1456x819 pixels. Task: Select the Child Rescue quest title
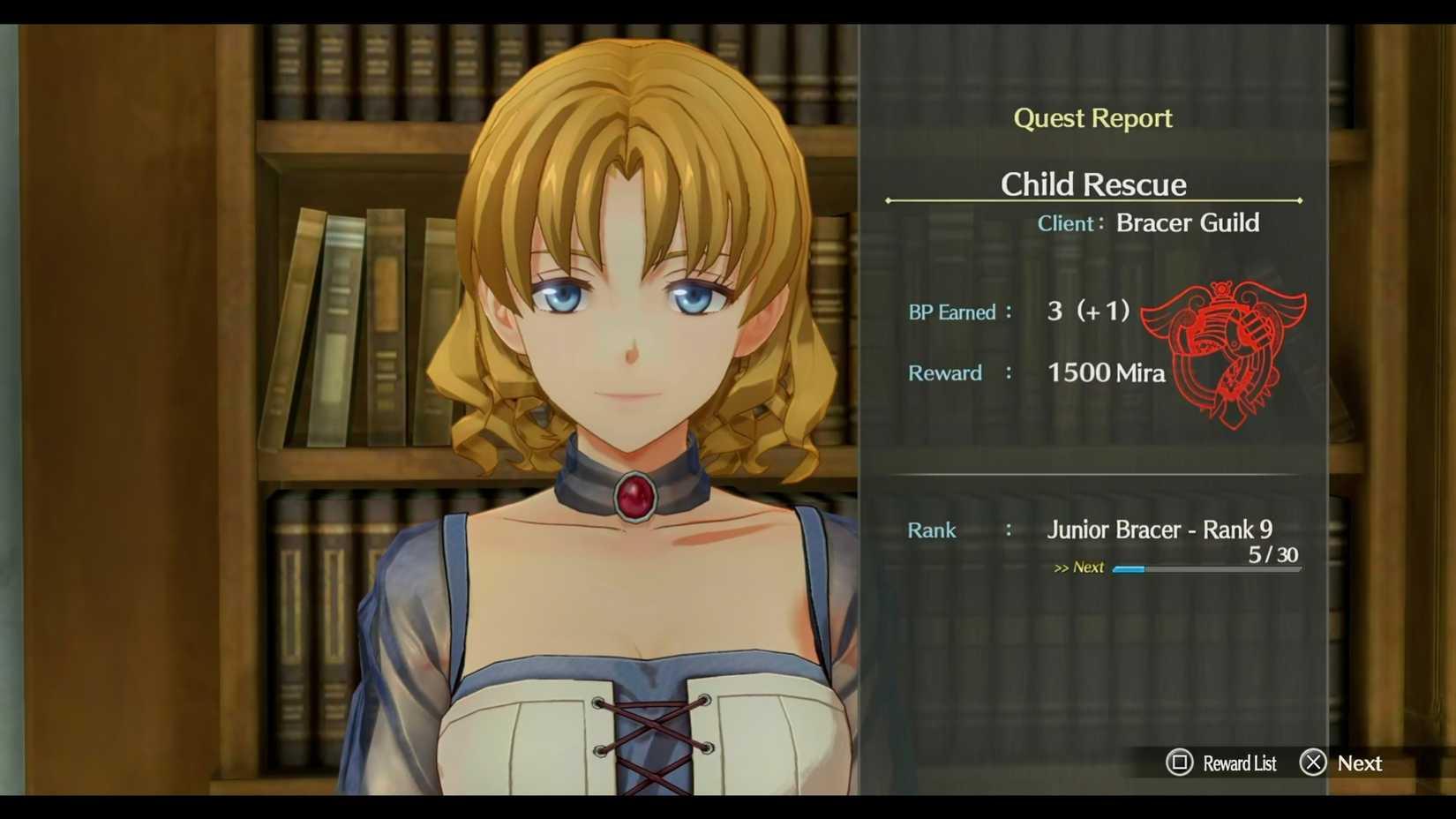pyautogui.click(x=1094, y=184)
